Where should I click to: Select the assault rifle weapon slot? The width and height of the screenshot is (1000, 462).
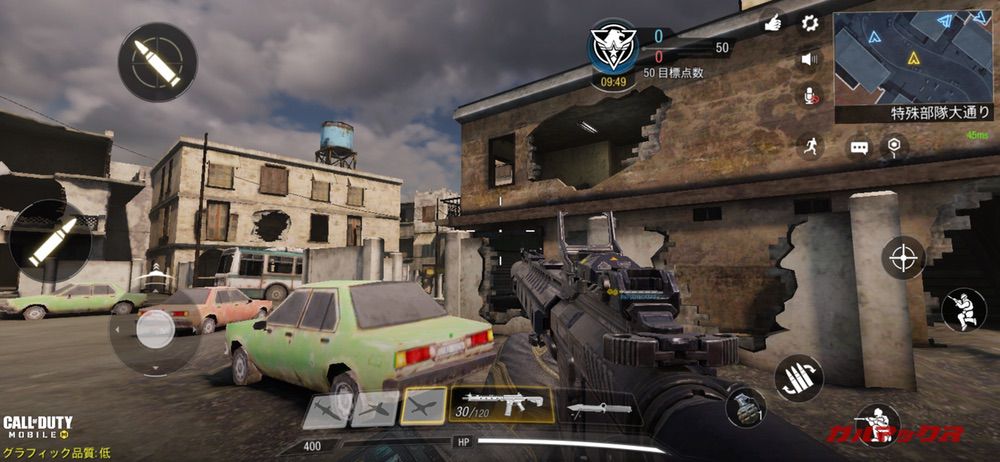click(502, 405)
